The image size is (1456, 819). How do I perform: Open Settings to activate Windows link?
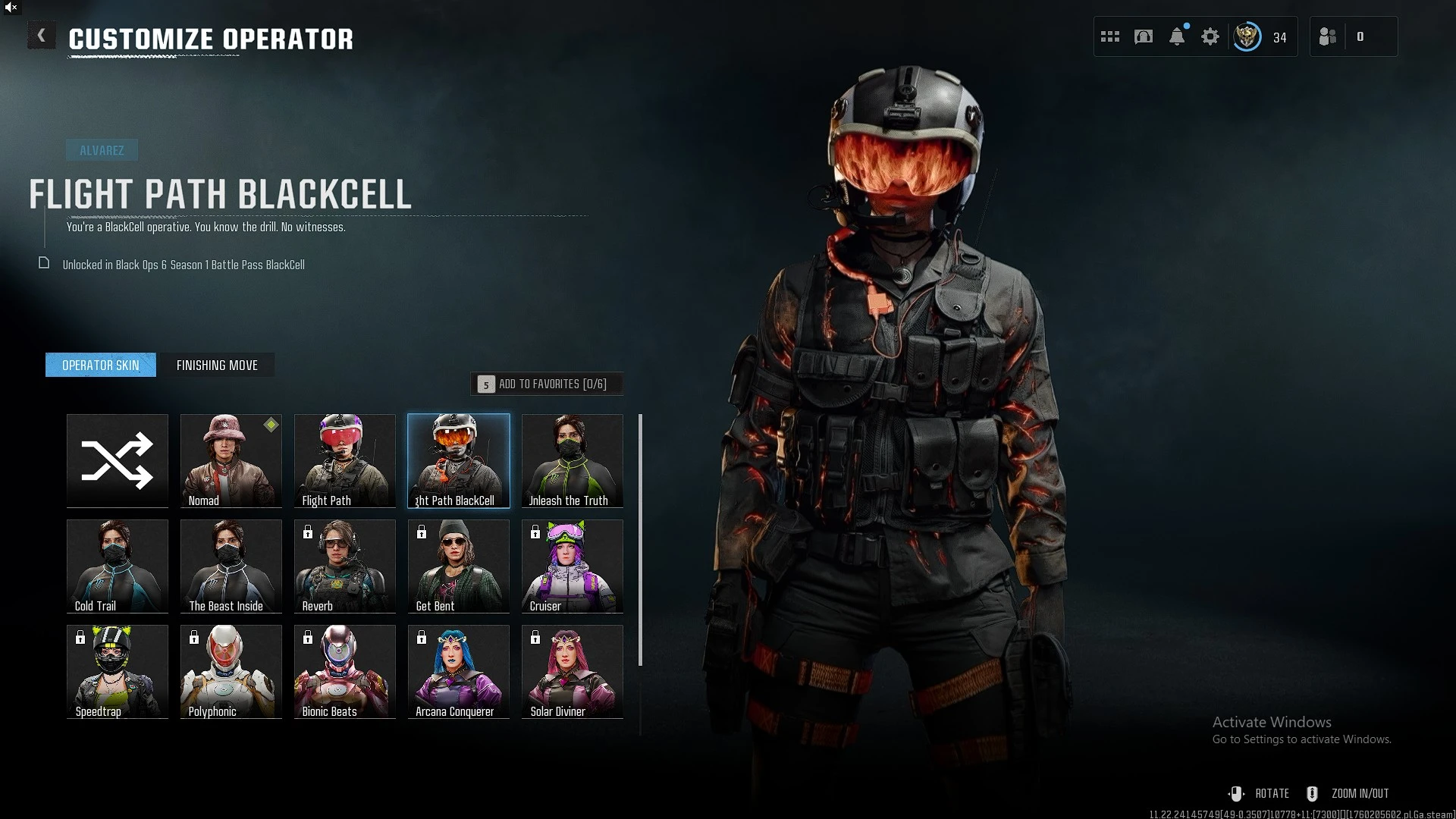pos(1301,739)
